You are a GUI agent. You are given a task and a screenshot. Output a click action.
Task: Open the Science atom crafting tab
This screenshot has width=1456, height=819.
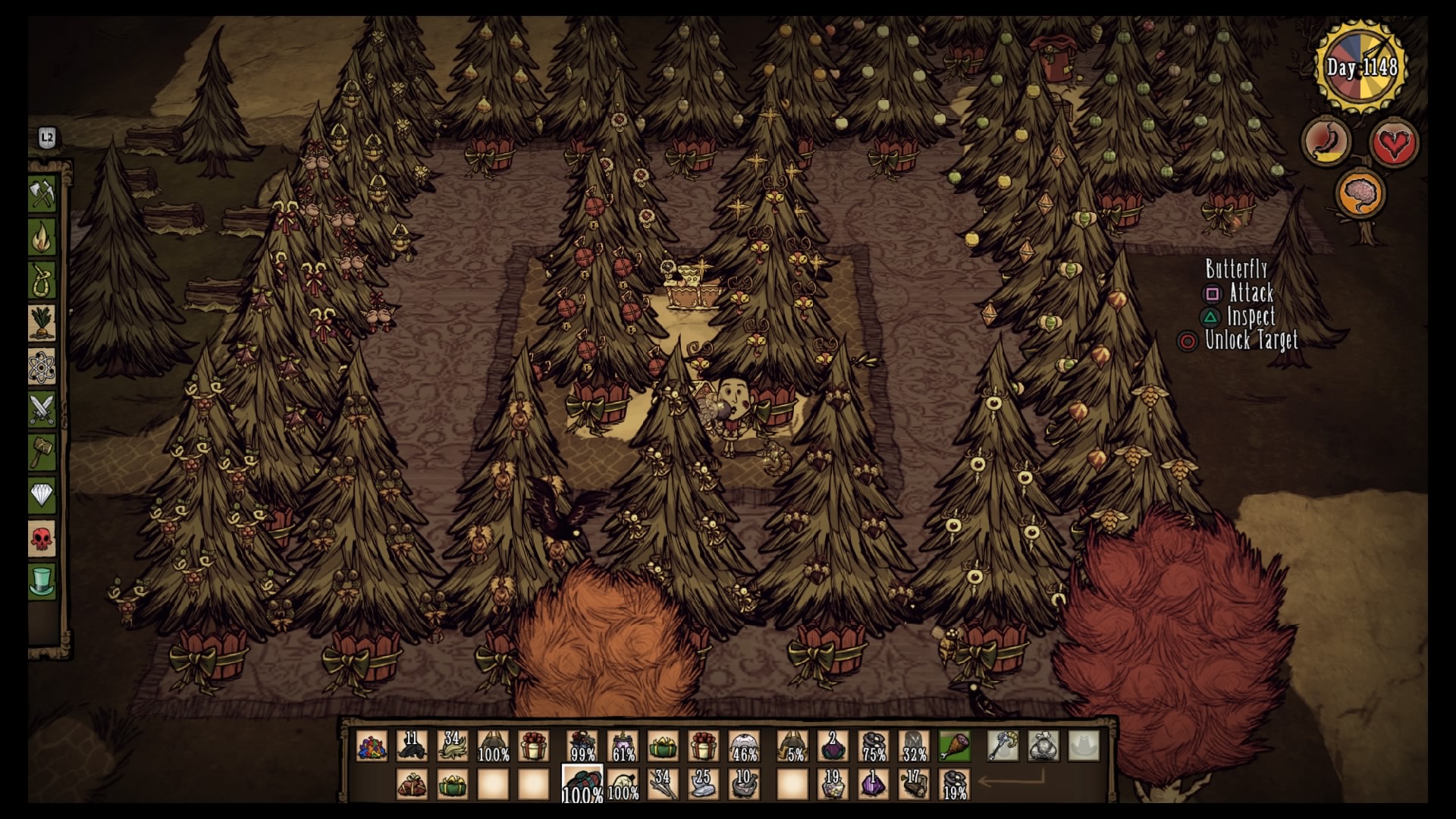pyautogui.click(x=42, y=367)
